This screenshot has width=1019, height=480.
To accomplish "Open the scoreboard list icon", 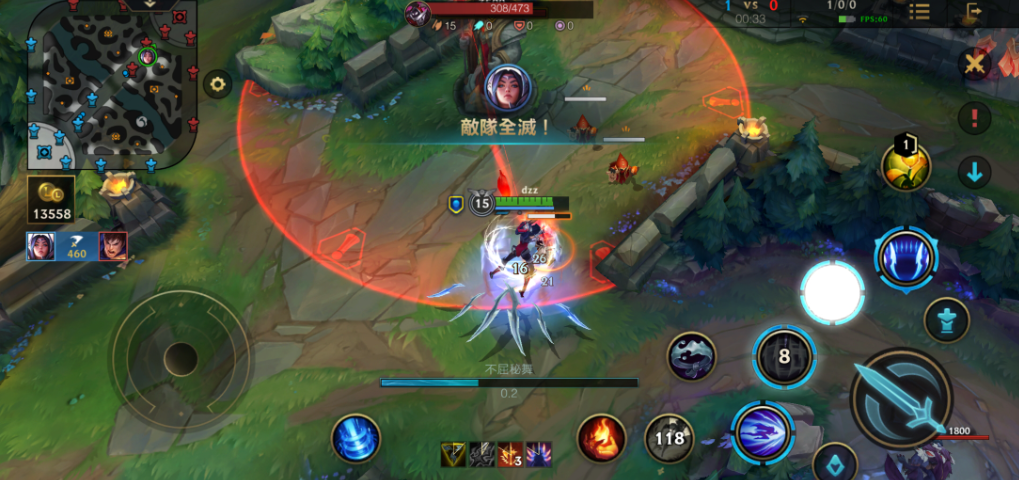I will click(x=919, y=12).
